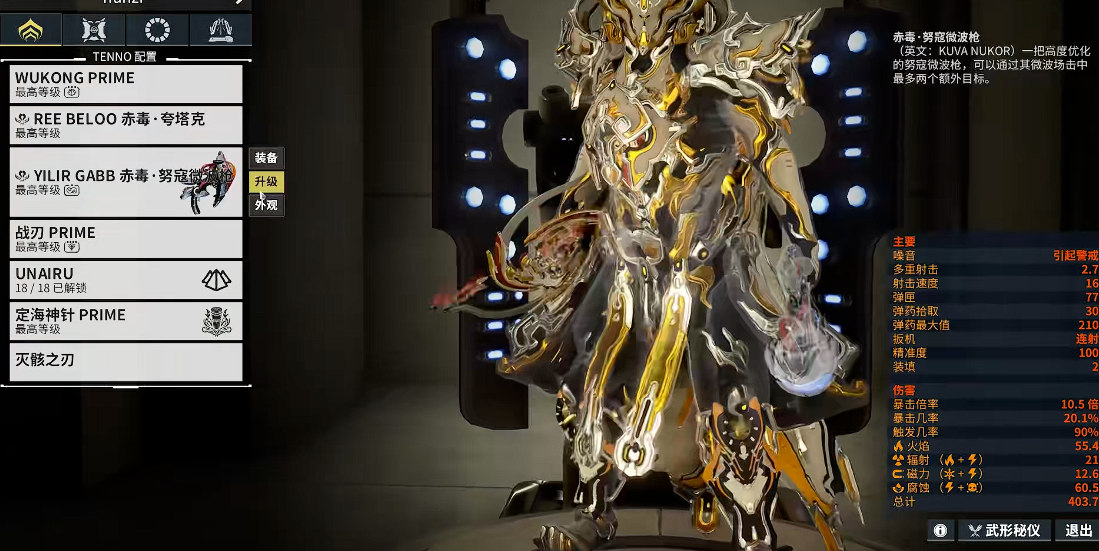Select the Yilir Gabb Kuva Nukor slot
The width and height of the screenshot is (1099, 551).
point(126,182)
